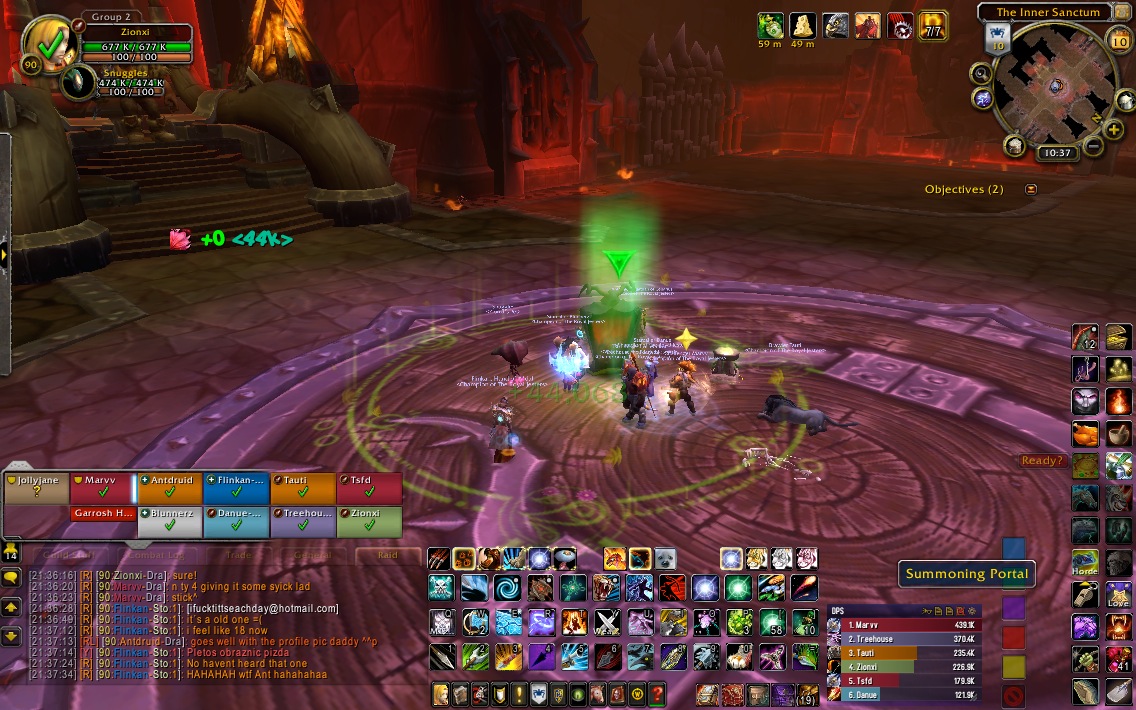Zoom in the minimap with the plus button

coord(1115,130)
